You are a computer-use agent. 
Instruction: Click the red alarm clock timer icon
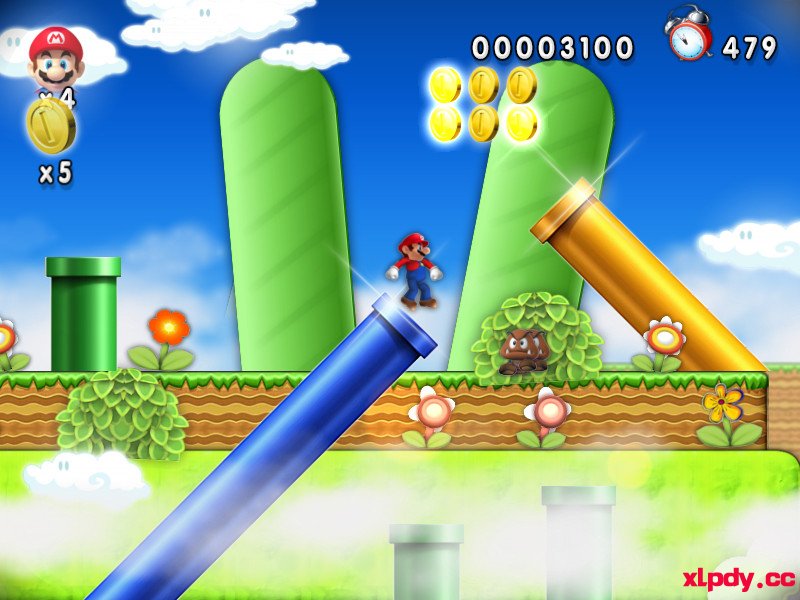pyautogui.click(x=689, y=35)
